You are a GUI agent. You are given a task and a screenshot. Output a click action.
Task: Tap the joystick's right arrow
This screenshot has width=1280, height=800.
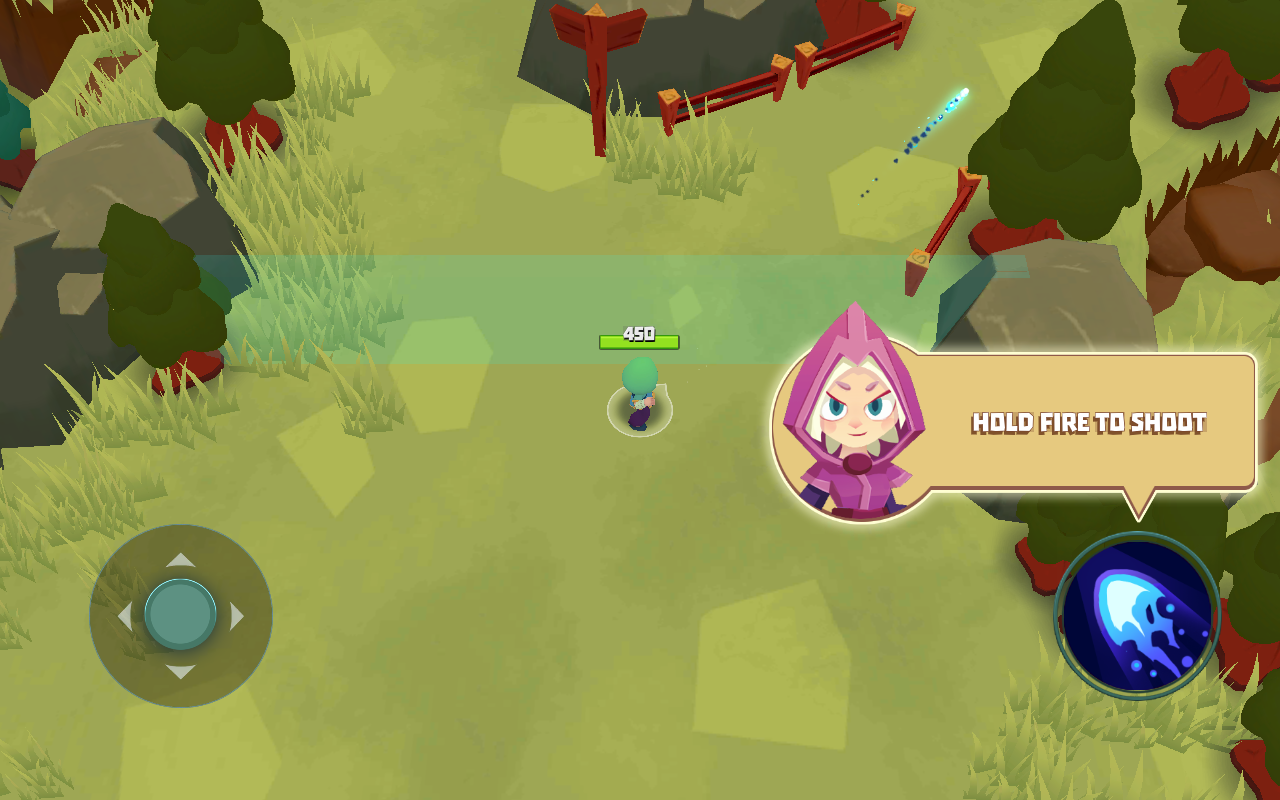click(237, 616)
